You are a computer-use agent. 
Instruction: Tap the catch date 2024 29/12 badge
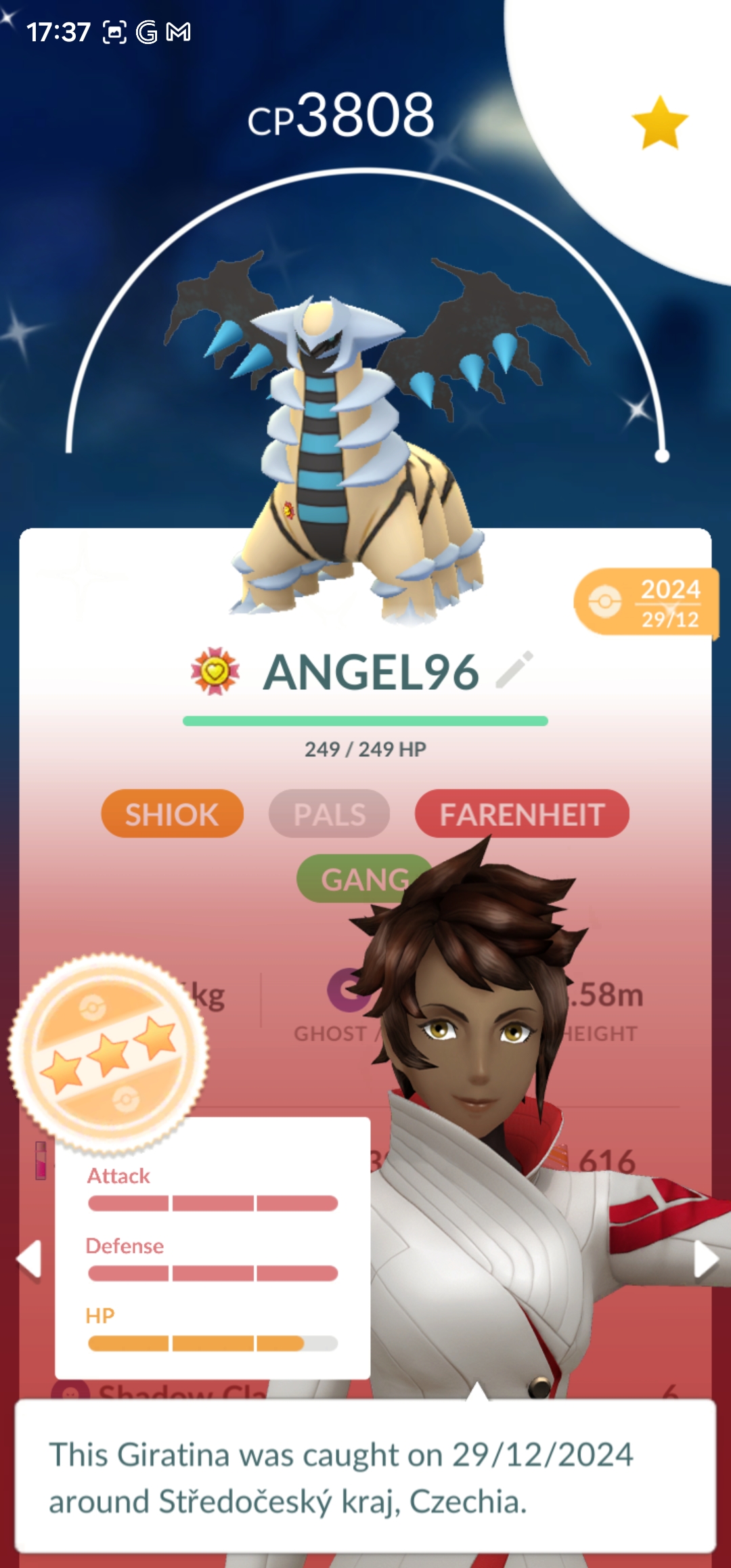point(646,602)
